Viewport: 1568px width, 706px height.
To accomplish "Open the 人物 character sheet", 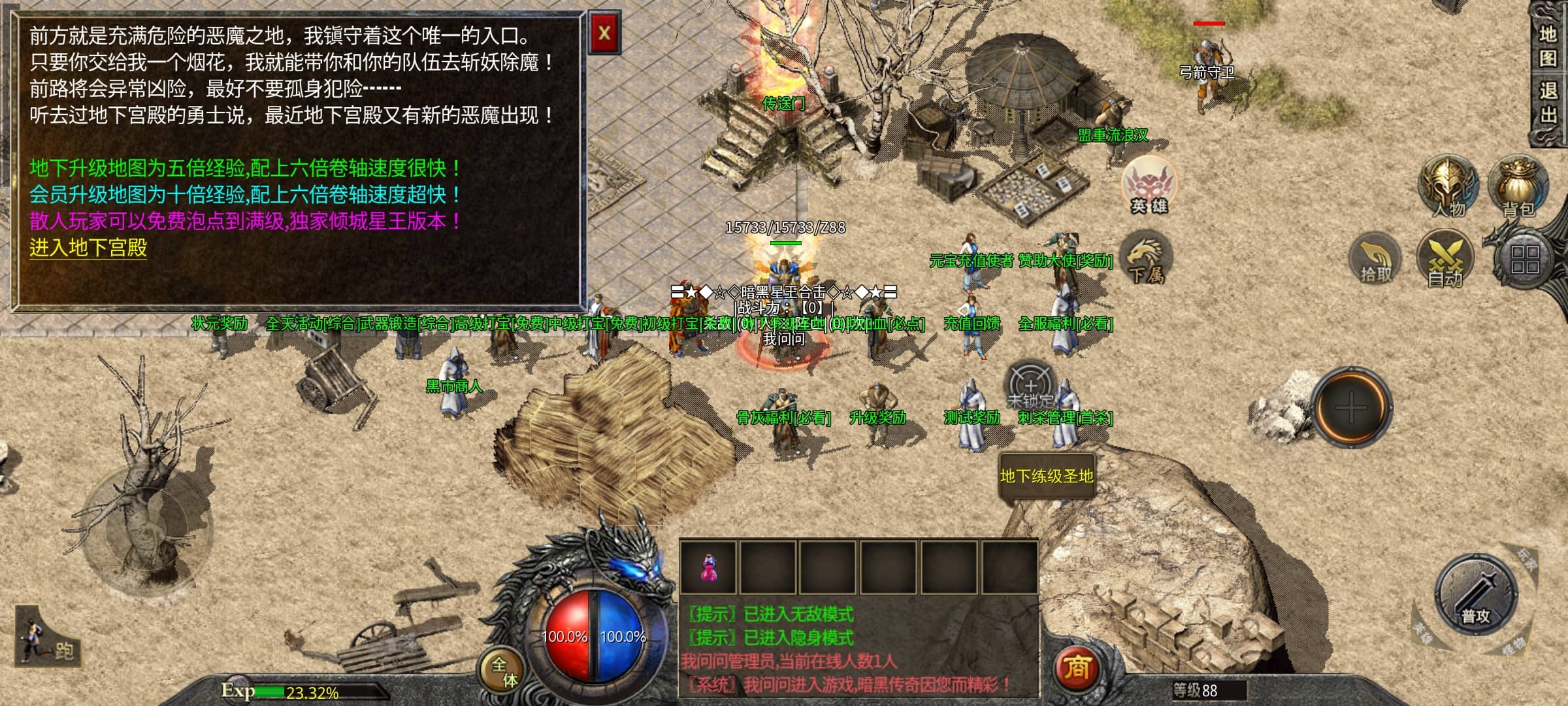I will pyautogui.click(x=1448, y=188).
